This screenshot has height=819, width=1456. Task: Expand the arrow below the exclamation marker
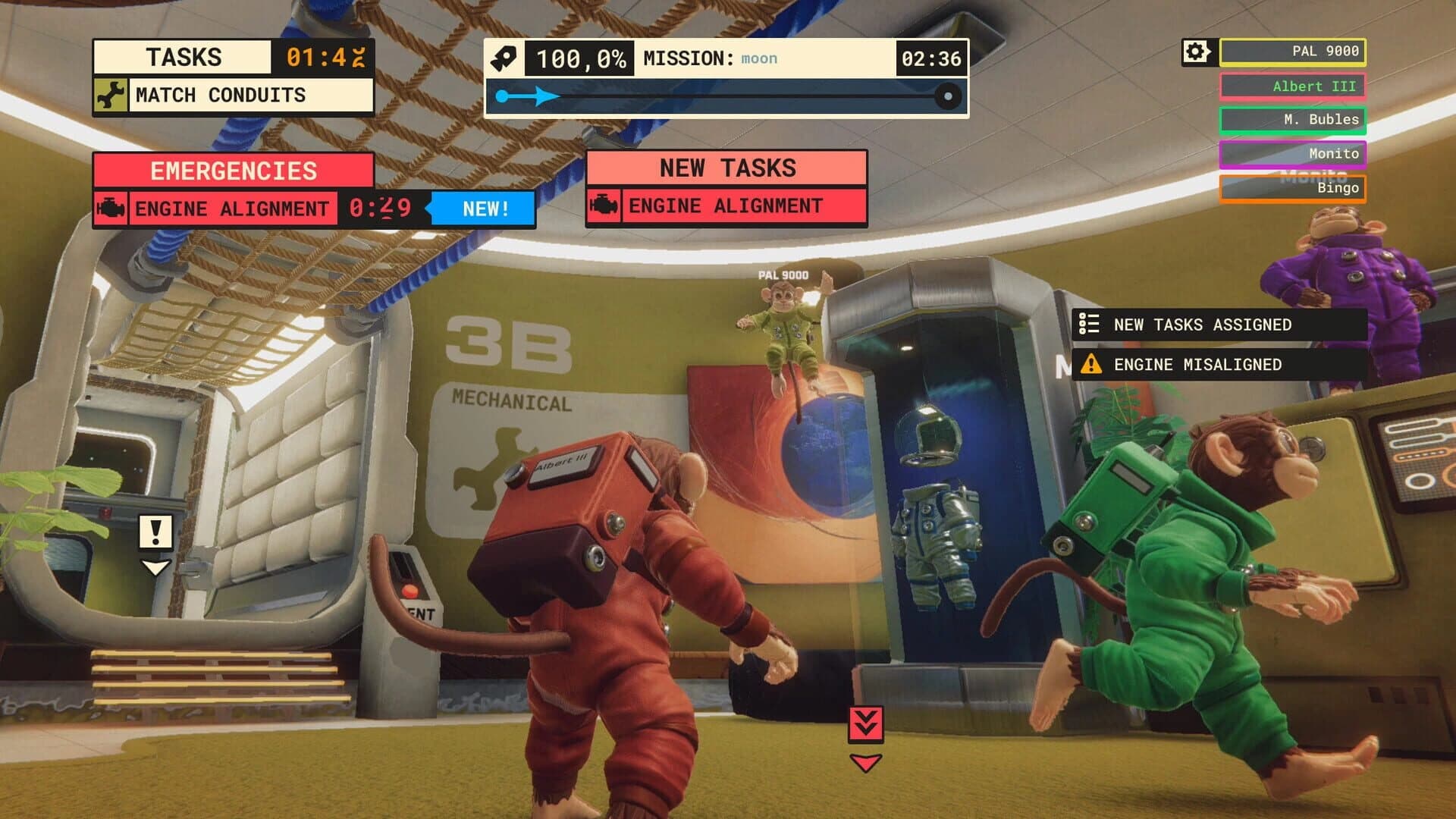155,567
